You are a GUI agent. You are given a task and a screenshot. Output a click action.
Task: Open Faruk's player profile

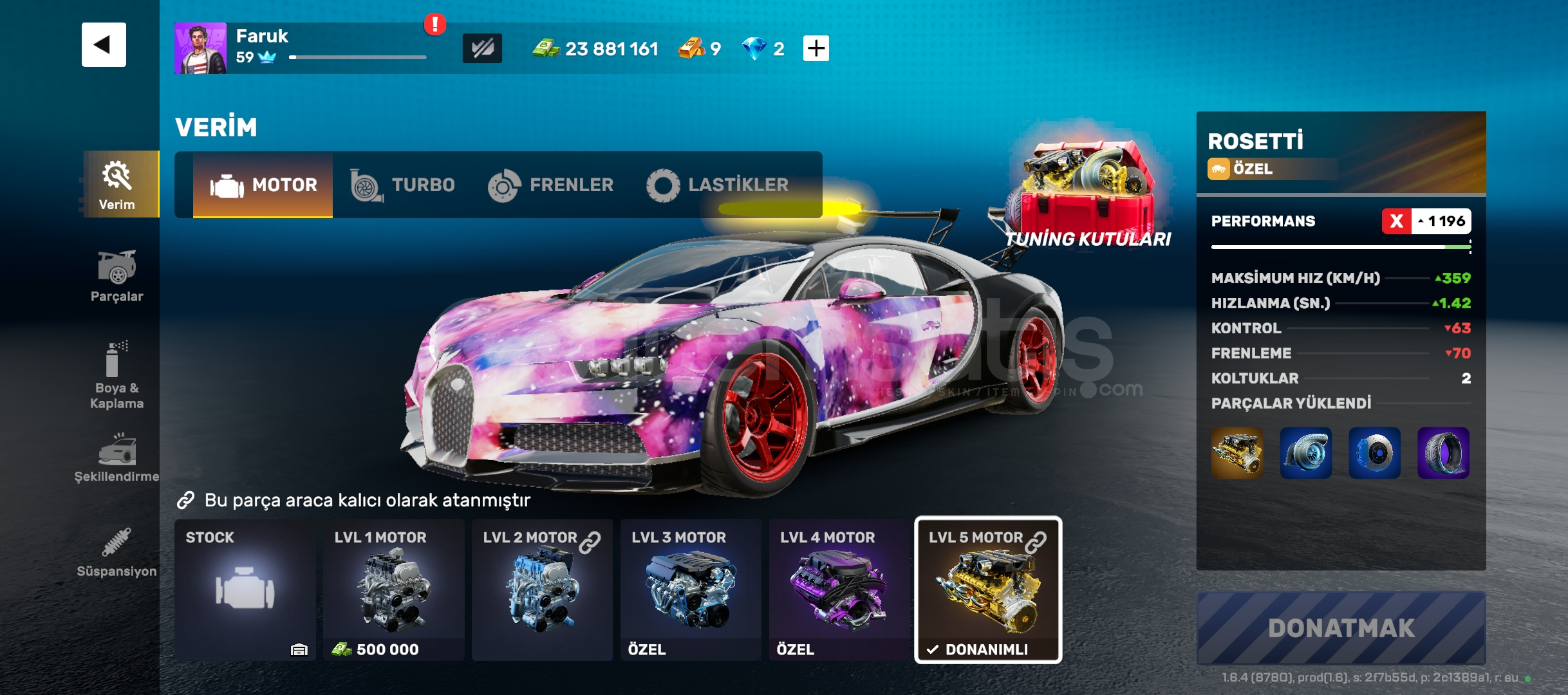tap(200, 48)
